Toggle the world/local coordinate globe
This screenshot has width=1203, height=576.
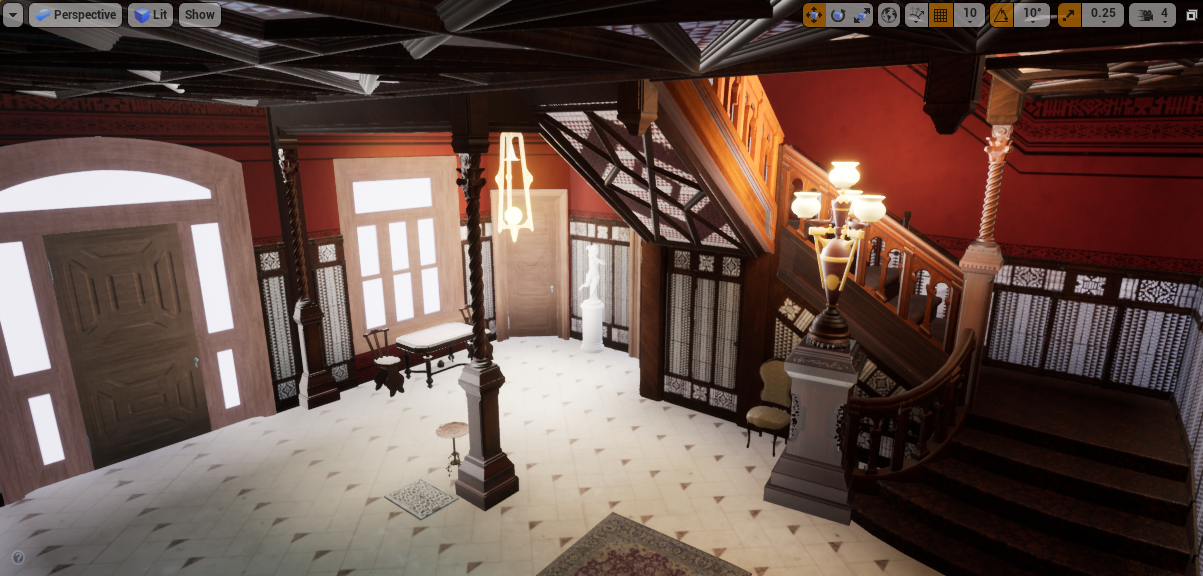[x=889, y=15]
